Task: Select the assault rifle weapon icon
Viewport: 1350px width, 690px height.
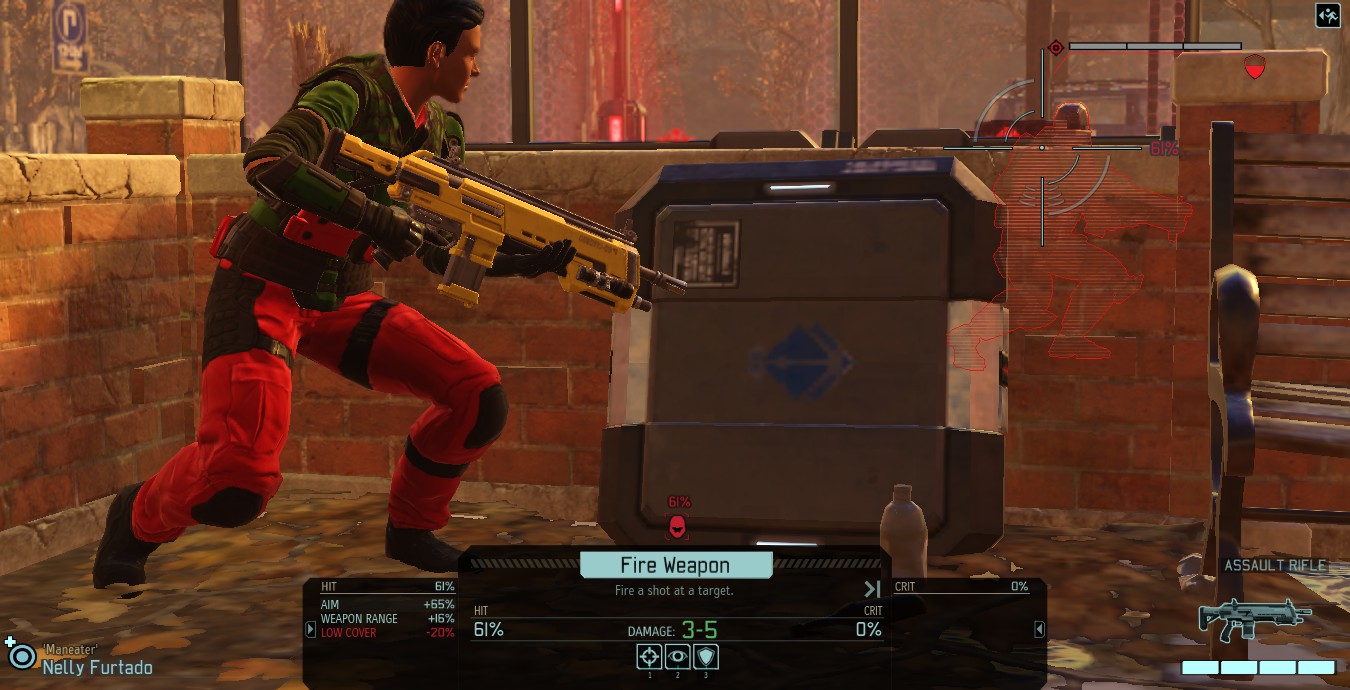Action: coord(1255,618)
